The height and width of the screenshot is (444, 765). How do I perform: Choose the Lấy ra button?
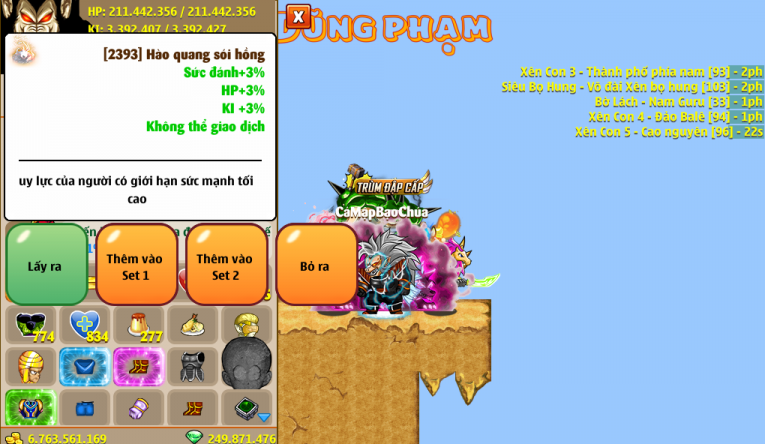tap(46, 265)
